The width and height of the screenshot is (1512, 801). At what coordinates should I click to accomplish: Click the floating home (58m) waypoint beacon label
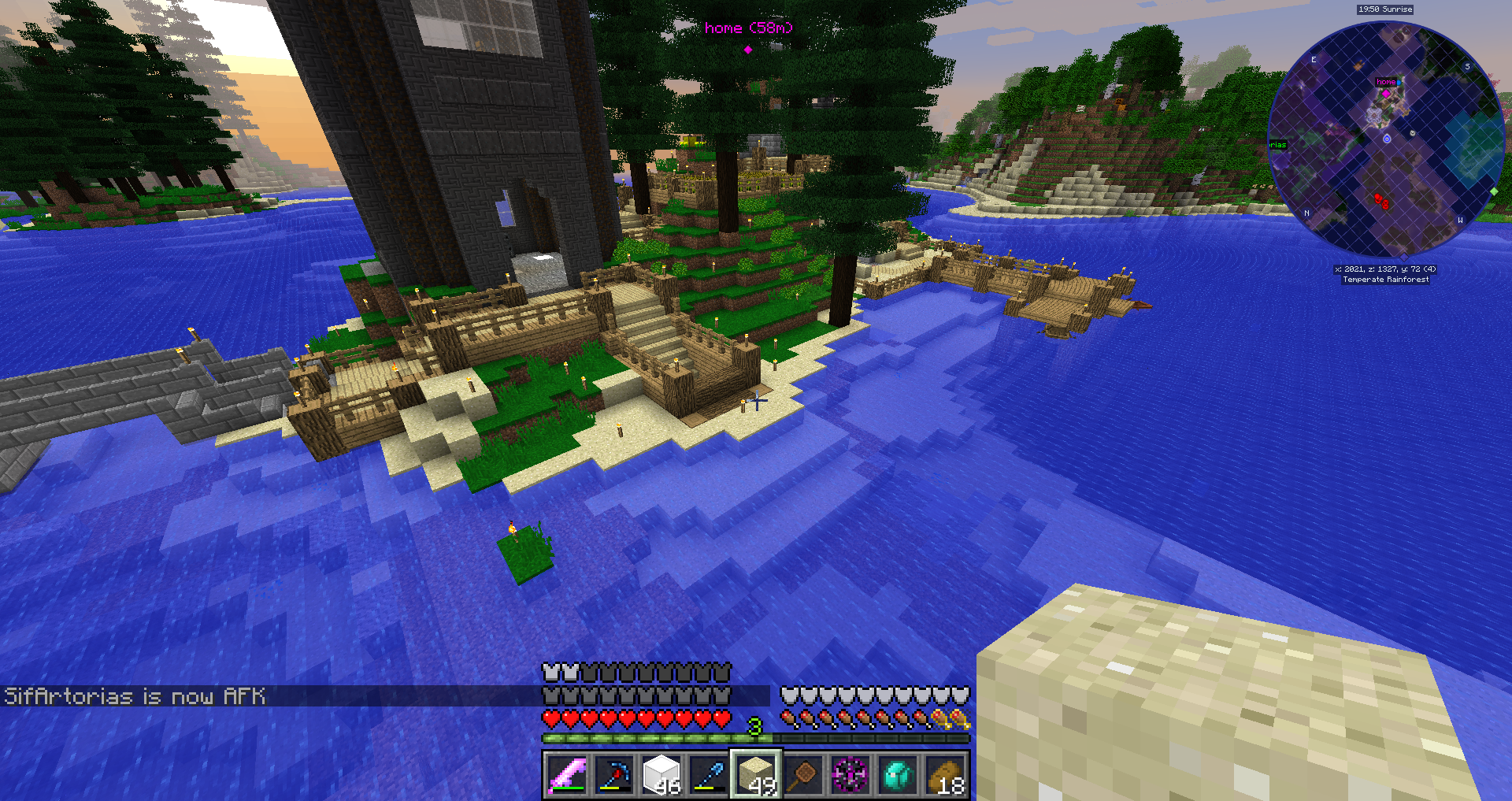click(x=748, y=28)
